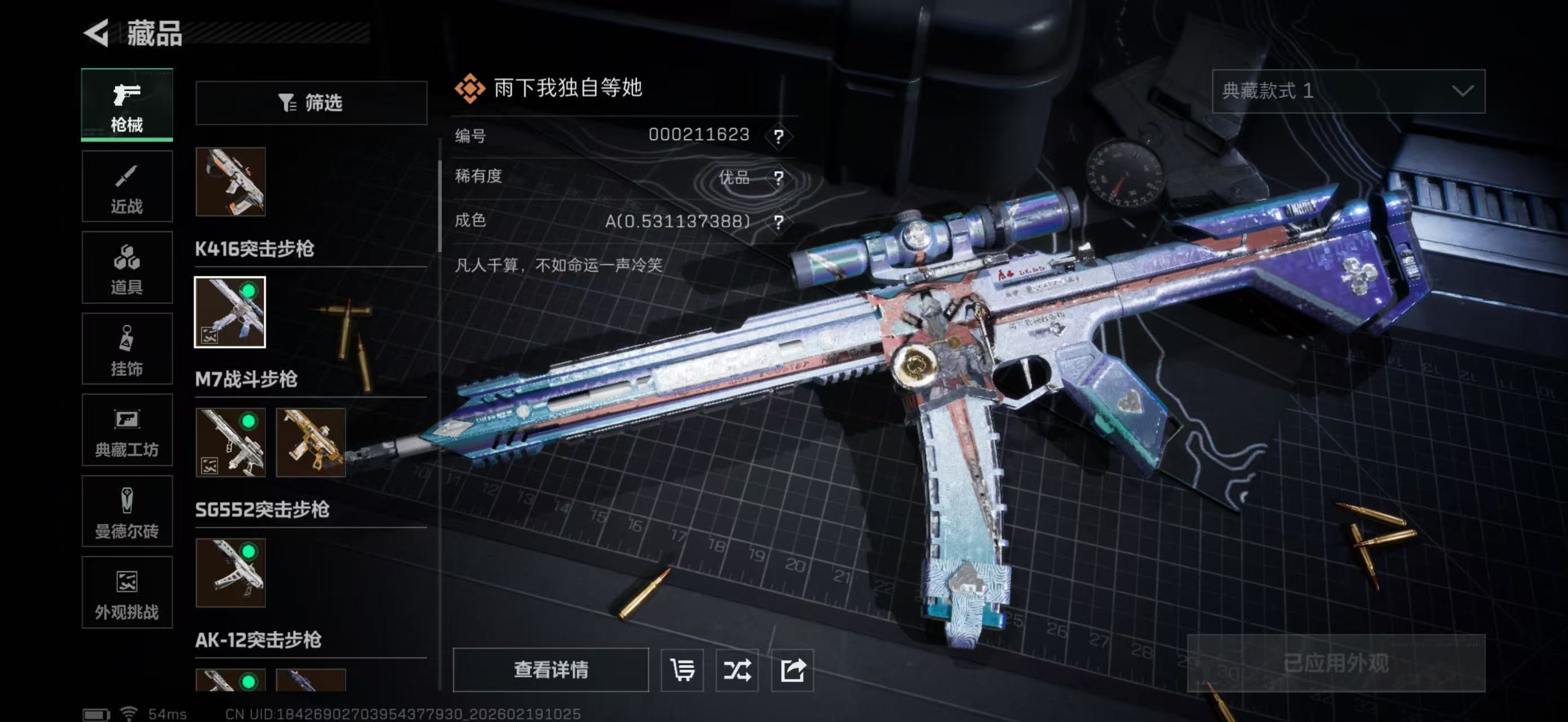Select the 近战 melee category
Viewport: 1568px width, 722px height.
(127, 186)
